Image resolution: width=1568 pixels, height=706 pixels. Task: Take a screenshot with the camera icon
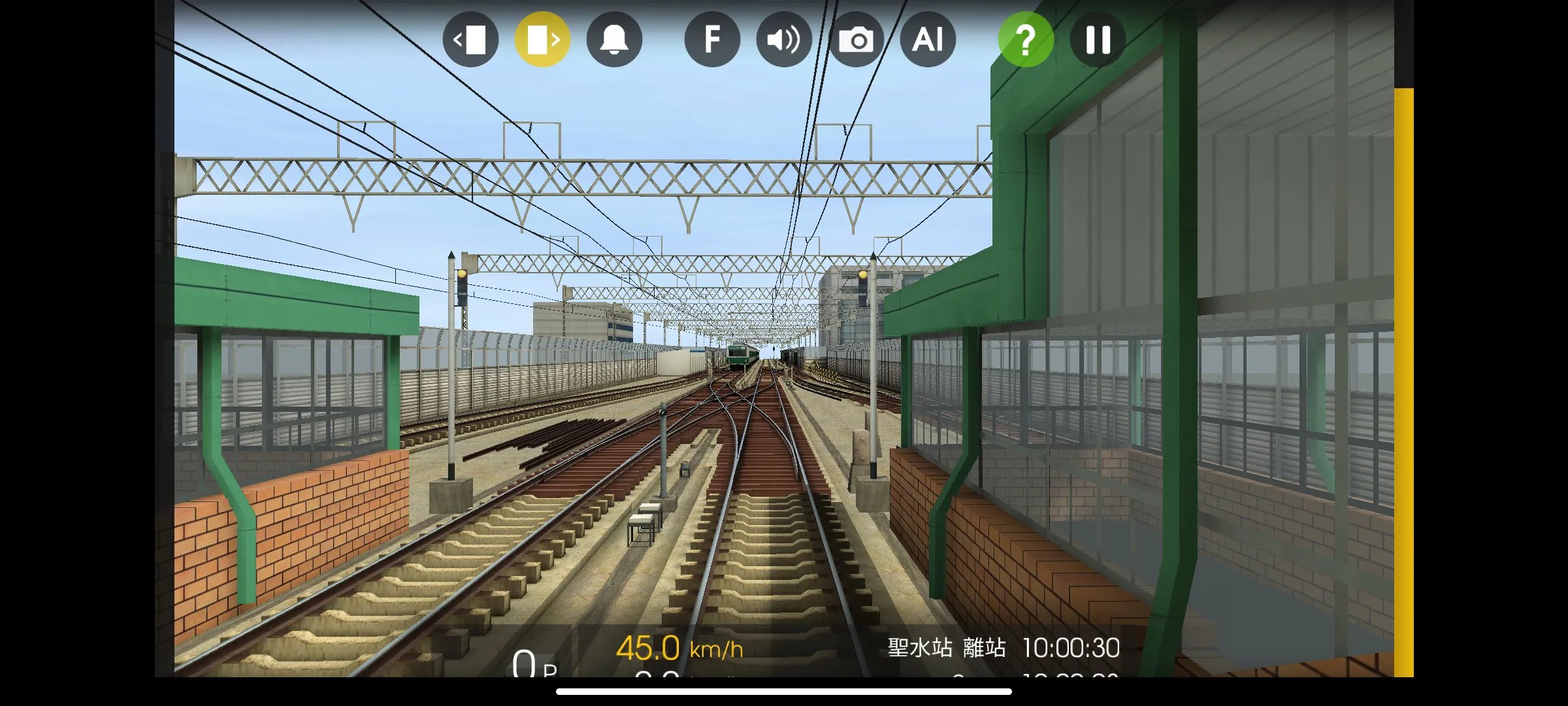[x=856, y=39]
